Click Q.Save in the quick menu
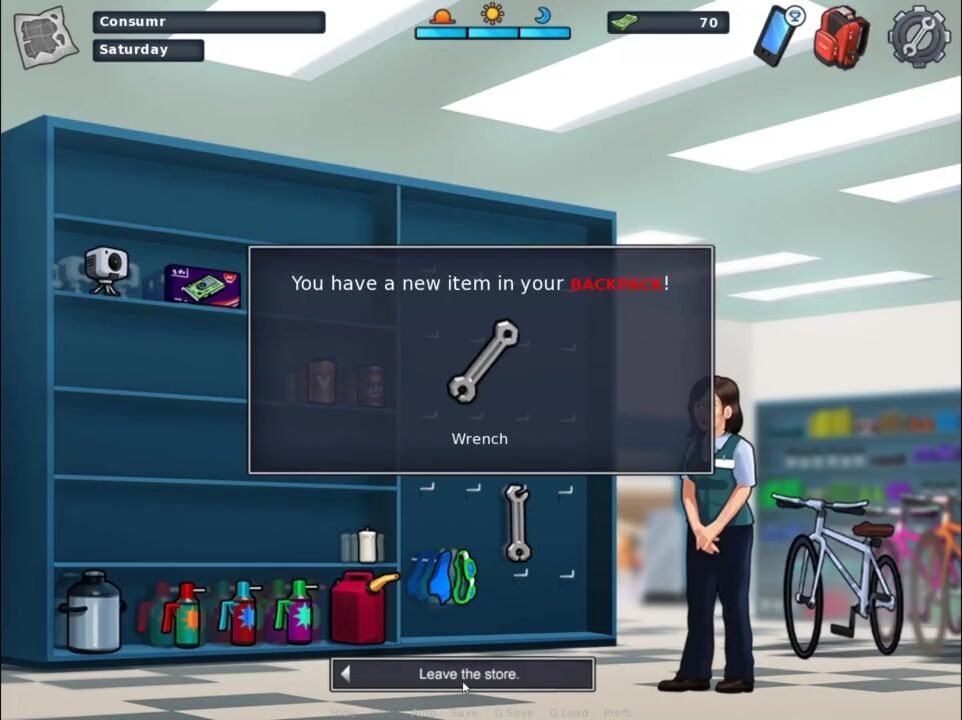The width and height of the screenshot is (962, 720). click(x=512, y=713)
